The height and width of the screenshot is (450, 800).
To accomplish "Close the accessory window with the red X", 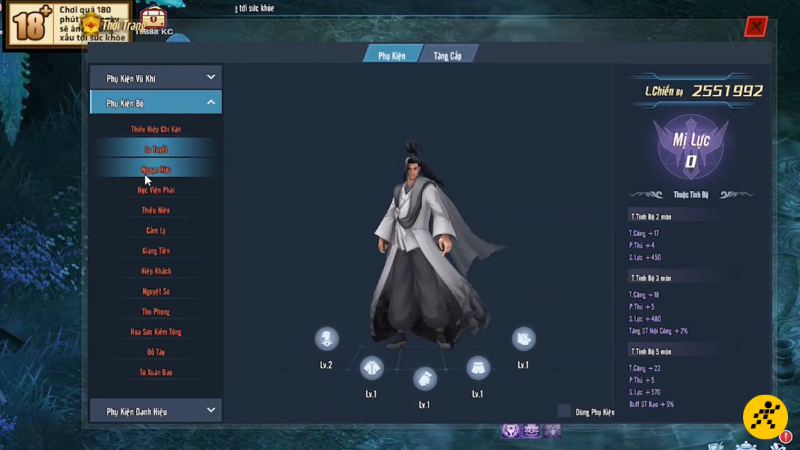I will [756, 27].
